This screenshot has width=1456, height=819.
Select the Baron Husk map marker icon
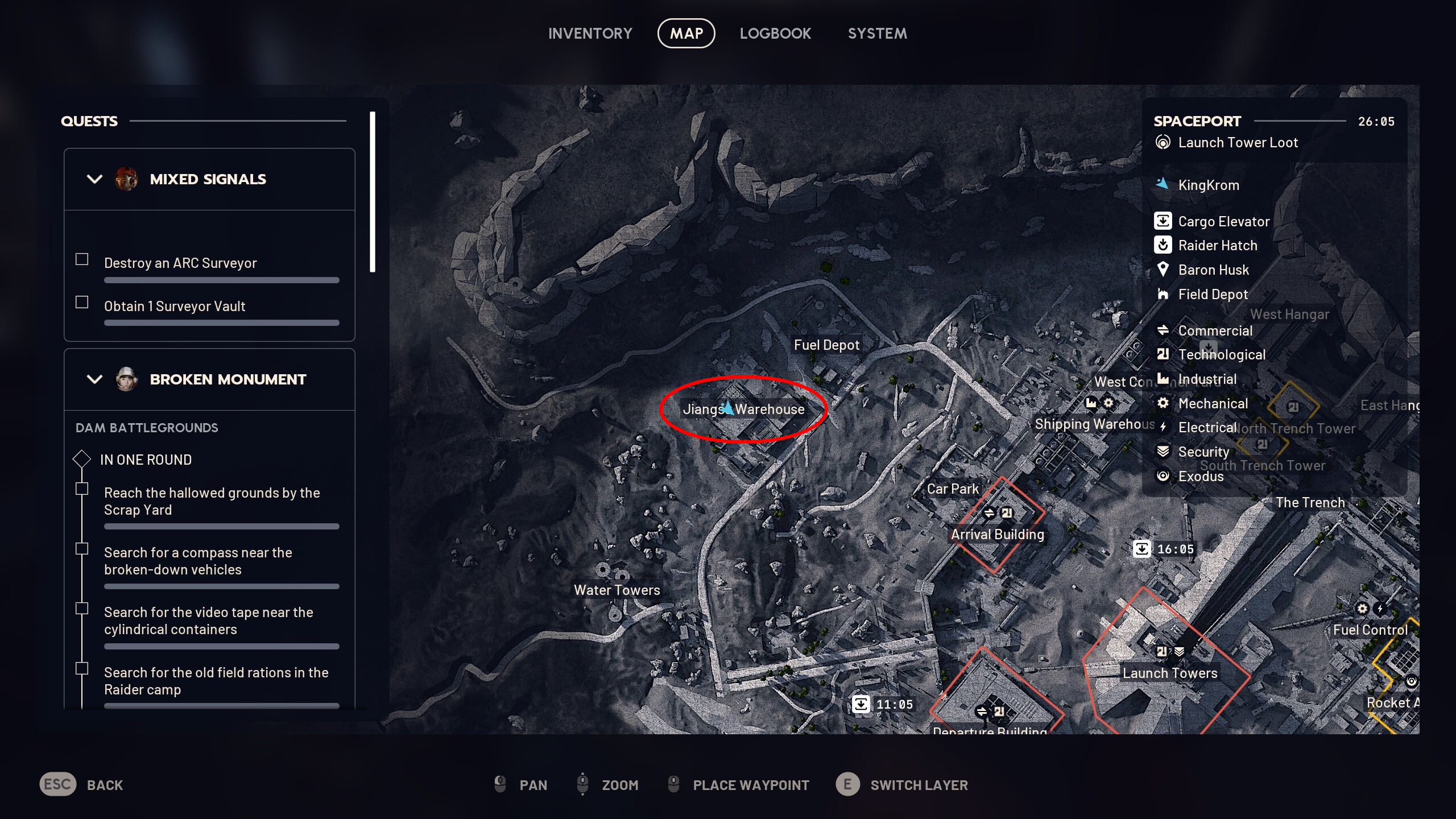[x=1164, y=270]
